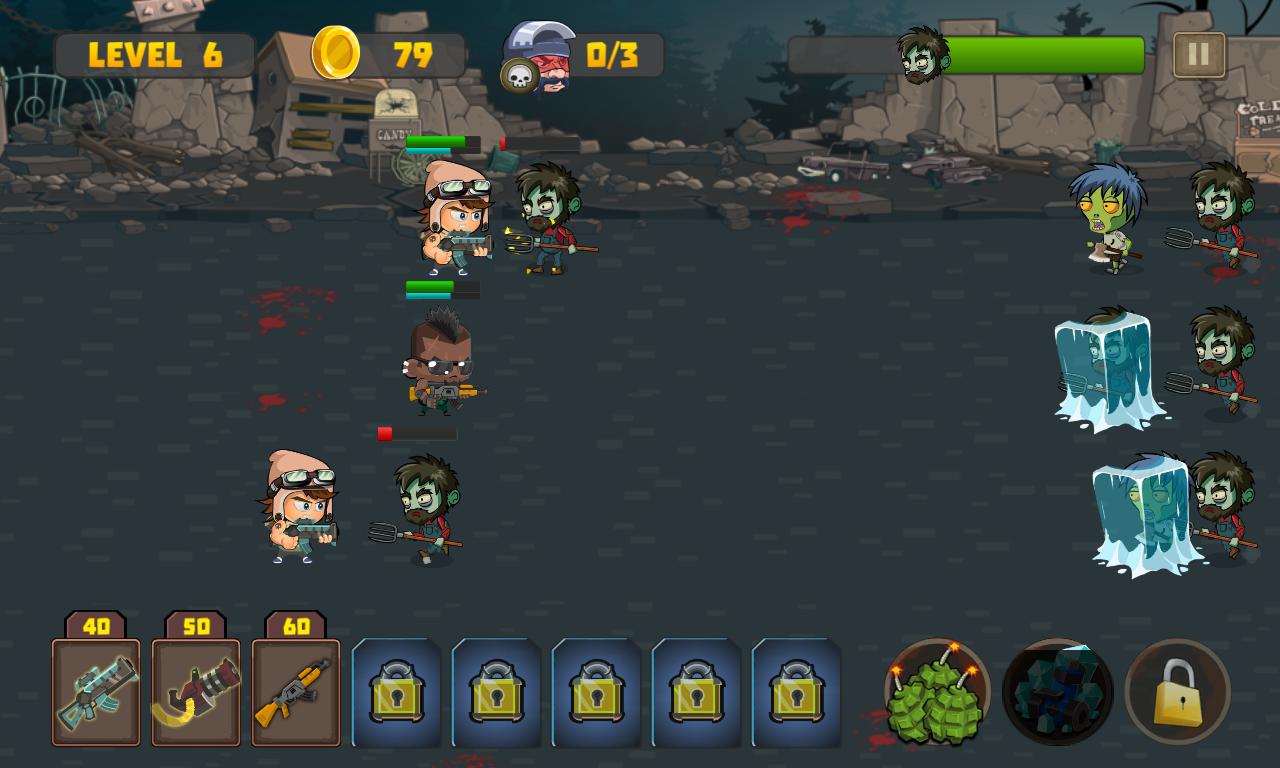Click the coin total showing 79
The height and width of the screenshot is (768, 1280).
click(415, 56)
